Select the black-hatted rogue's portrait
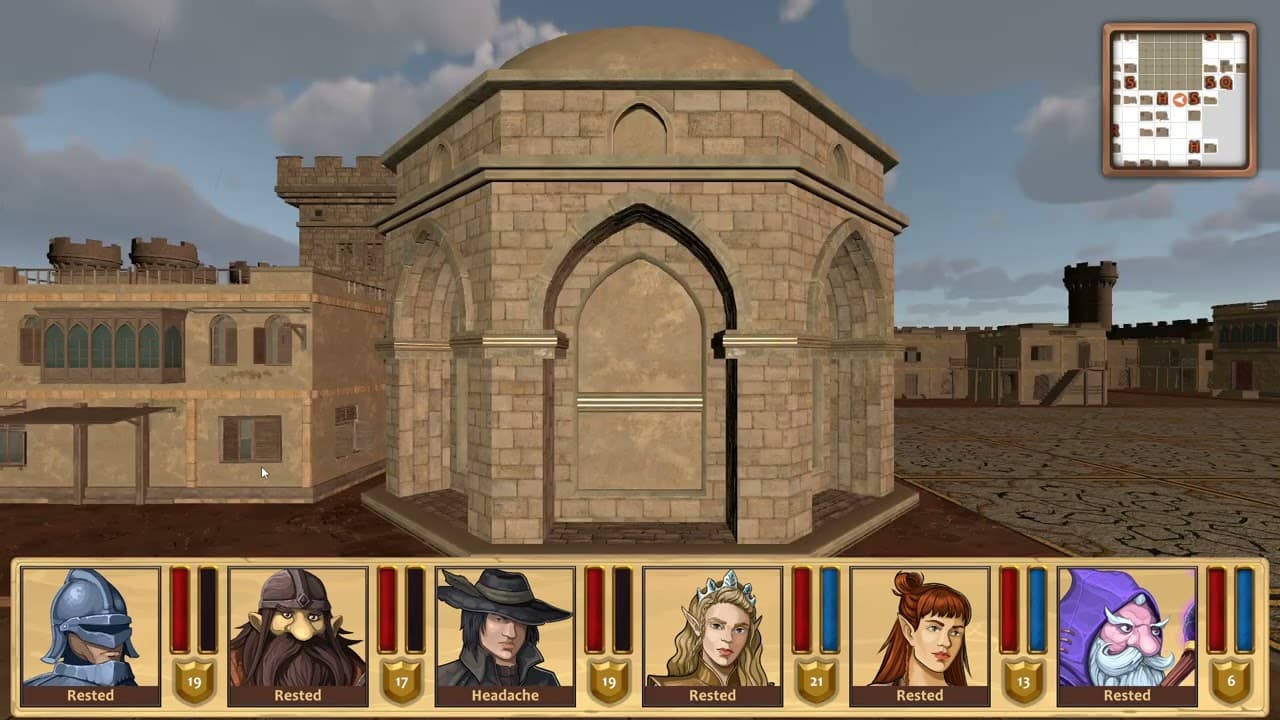This screenshot has height=720, width=1280. click(505, 625)
